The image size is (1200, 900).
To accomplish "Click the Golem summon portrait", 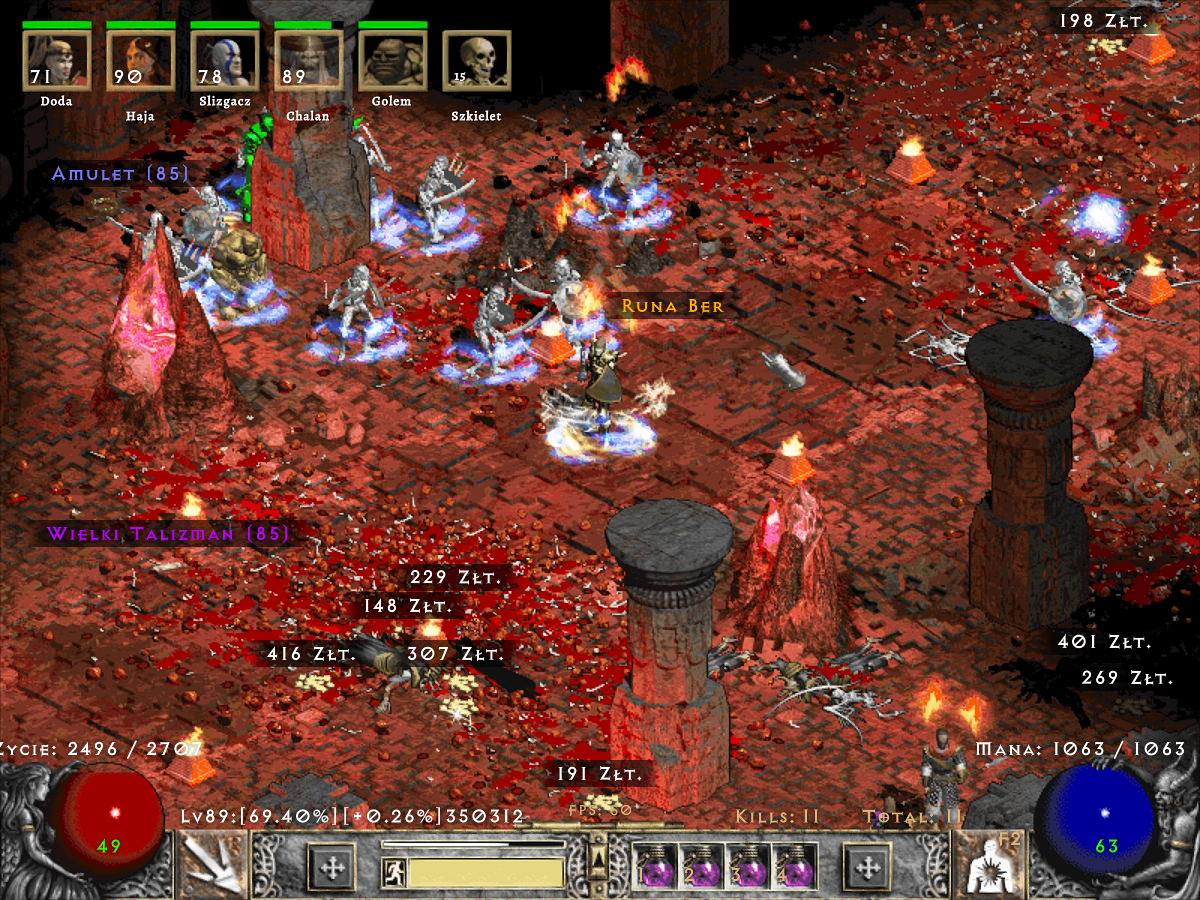I will pos(392,60).
